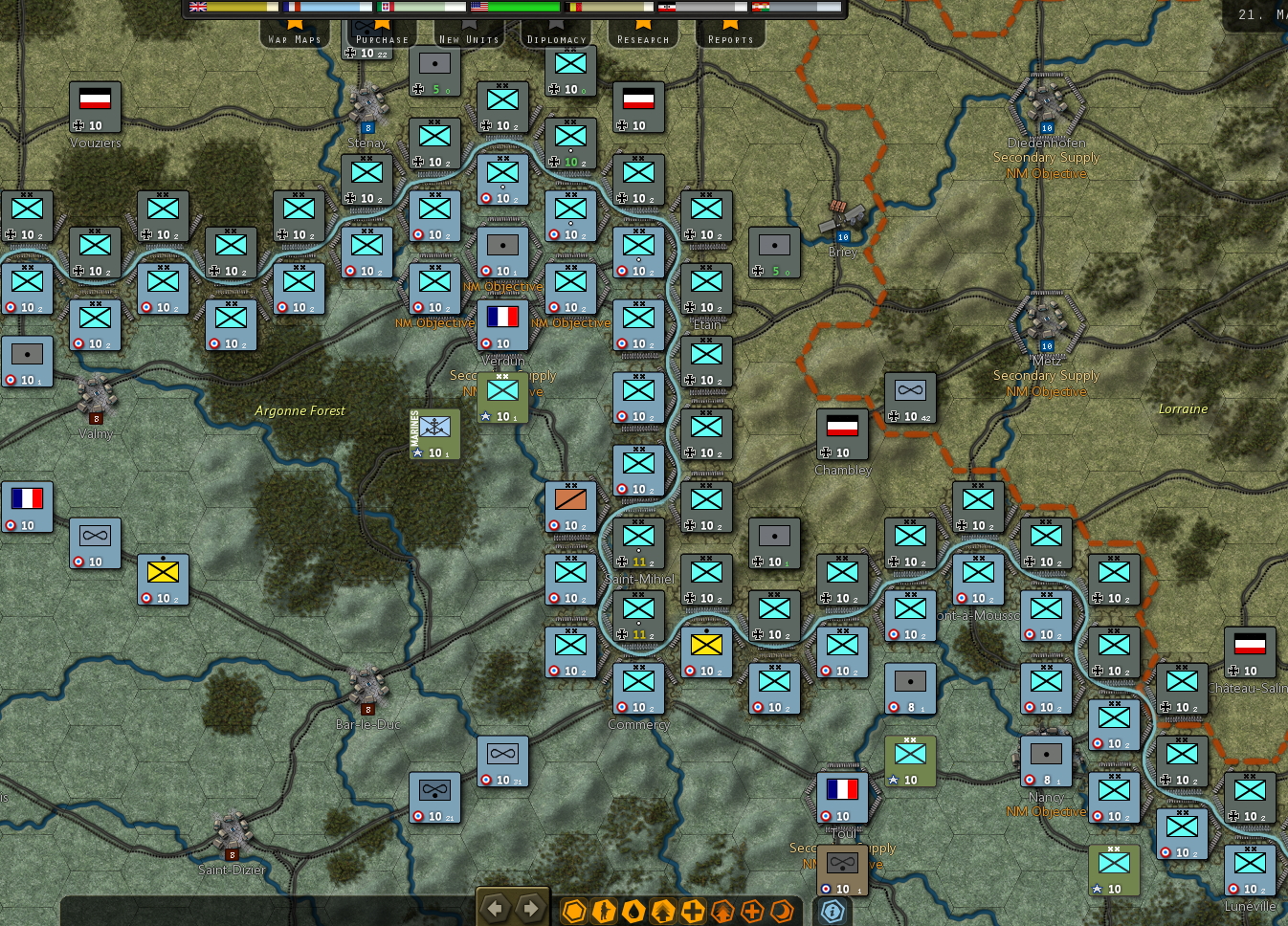The height and width of the screenshot is (926, 1288).
Task: Click the orange moon end-turn icon
Action: click(783, 910)
